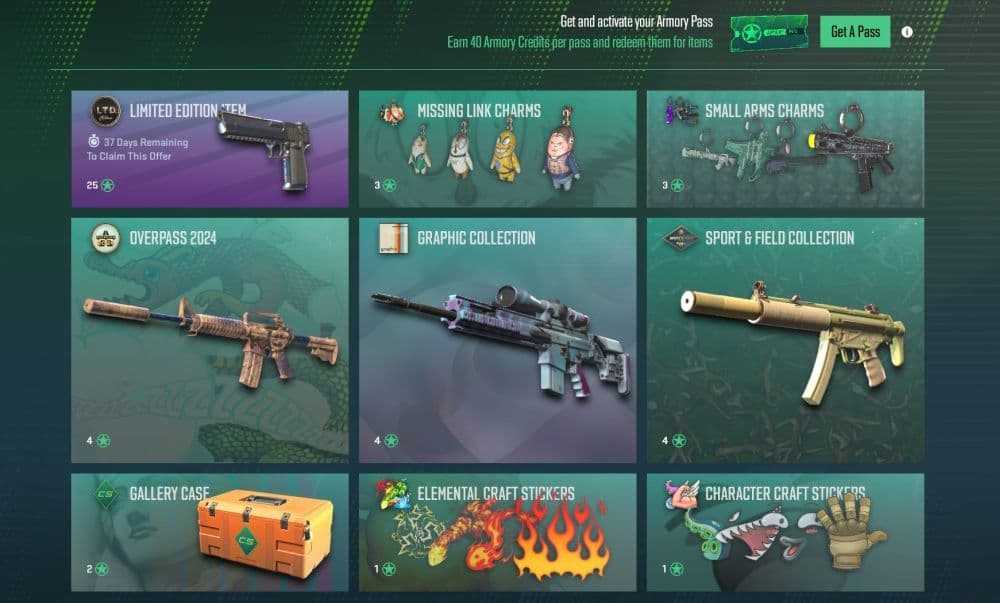
Task: Select the Character Craft Stickers tile
Action: 785,532
